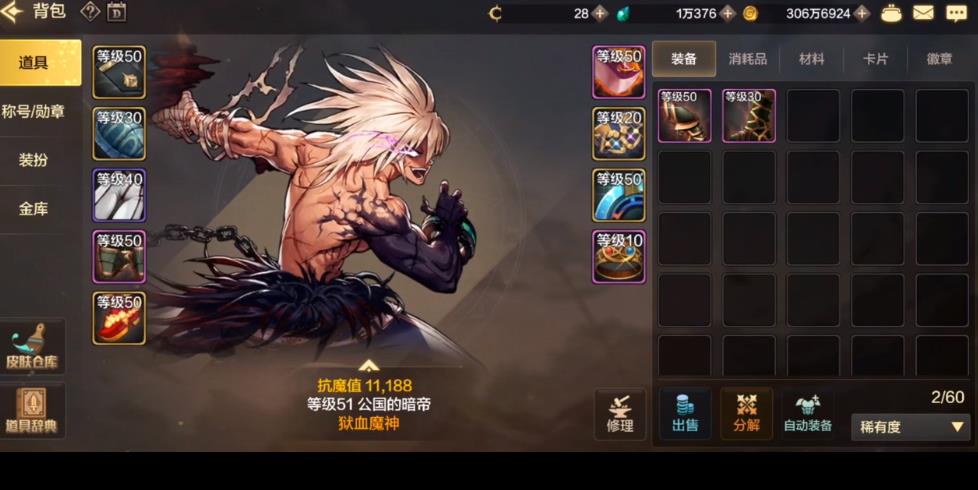The height and width of the screenshot is (490, 978).
Task: Open the 稀有度 sort dropdown
Action: [910, 427]
